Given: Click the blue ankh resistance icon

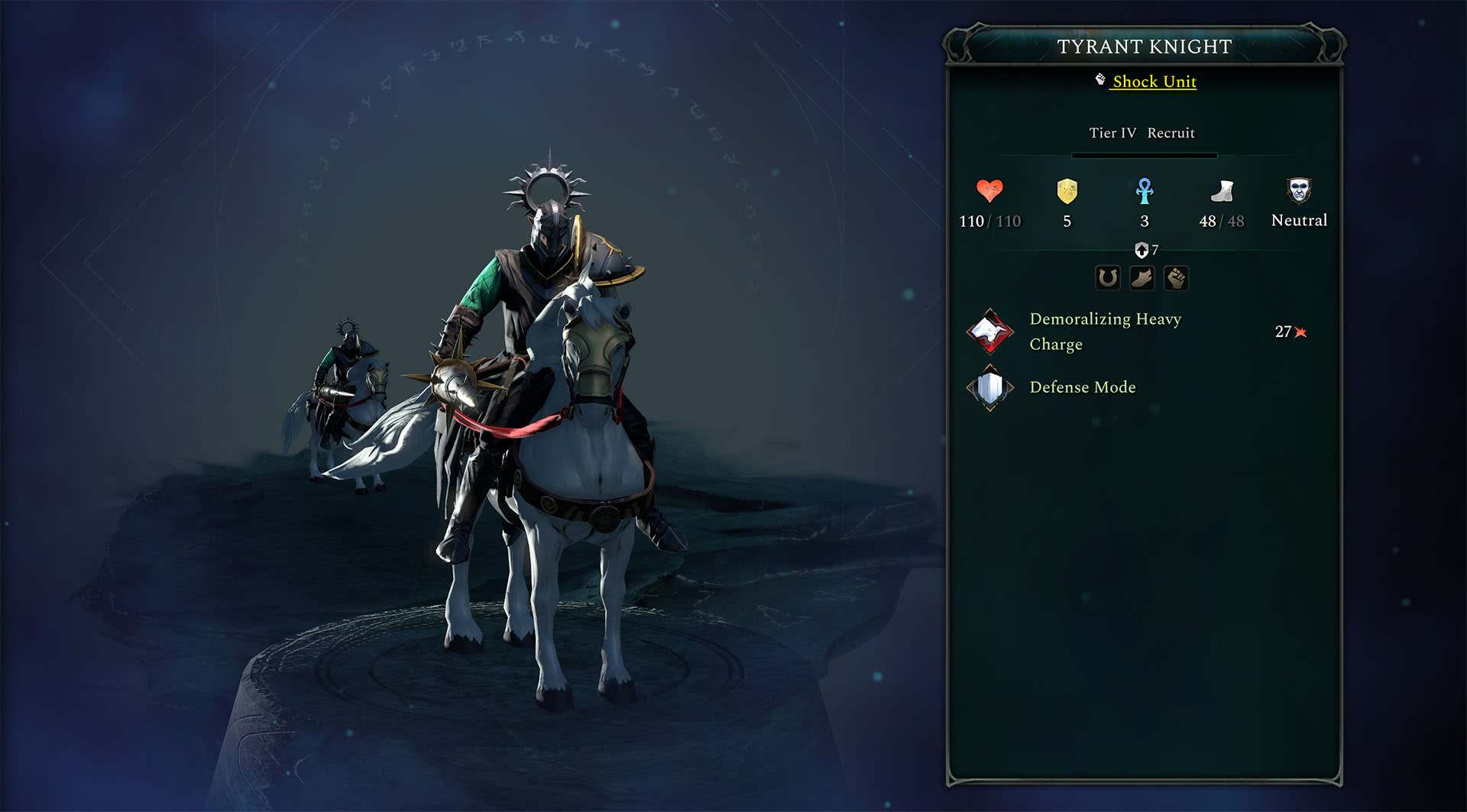Looking at the screenshot, I should (x=1145, y=191).
